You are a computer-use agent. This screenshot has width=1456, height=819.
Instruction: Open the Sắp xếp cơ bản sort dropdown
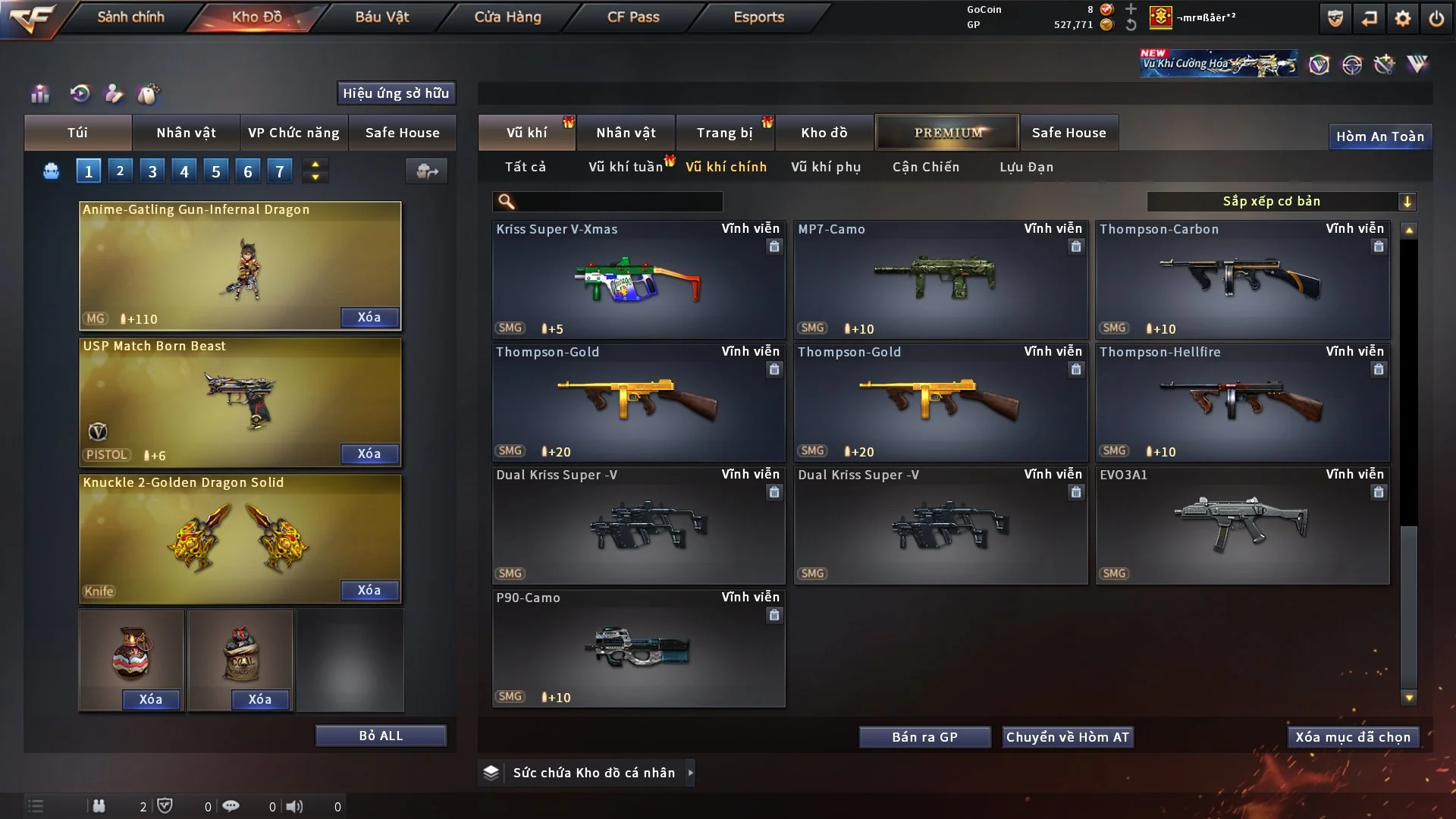(x=1281, y=201)
